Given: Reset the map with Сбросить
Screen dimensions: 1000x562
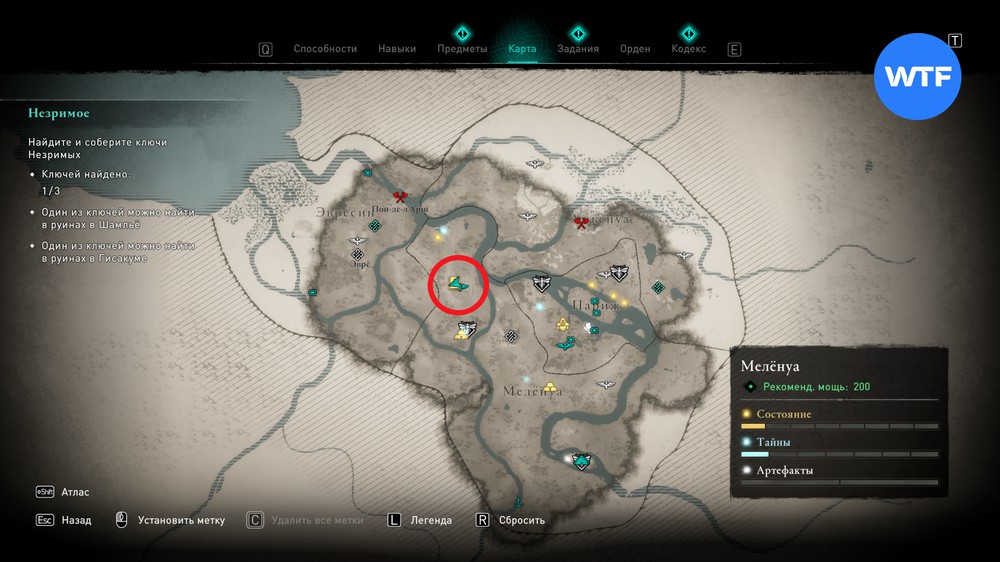Looking at the screenshot, I should 520,520.
